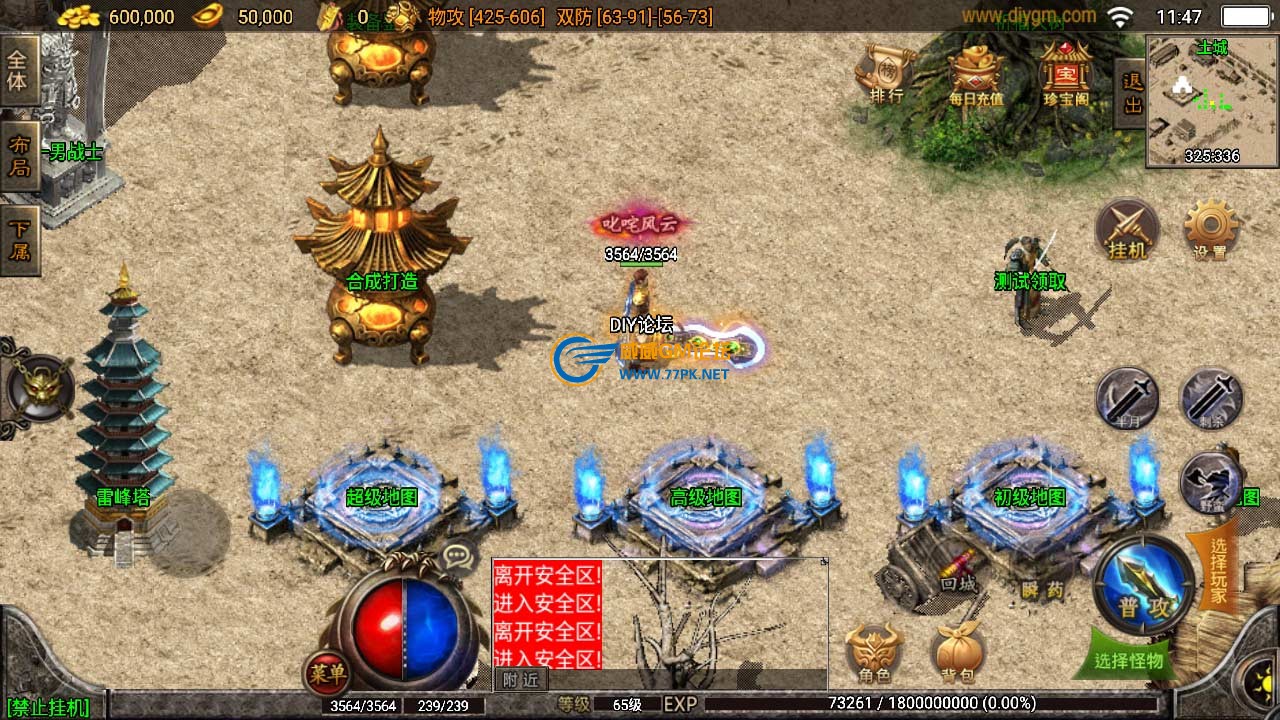
Task: Select the 全体 side tab
Action: coord(19,70)
